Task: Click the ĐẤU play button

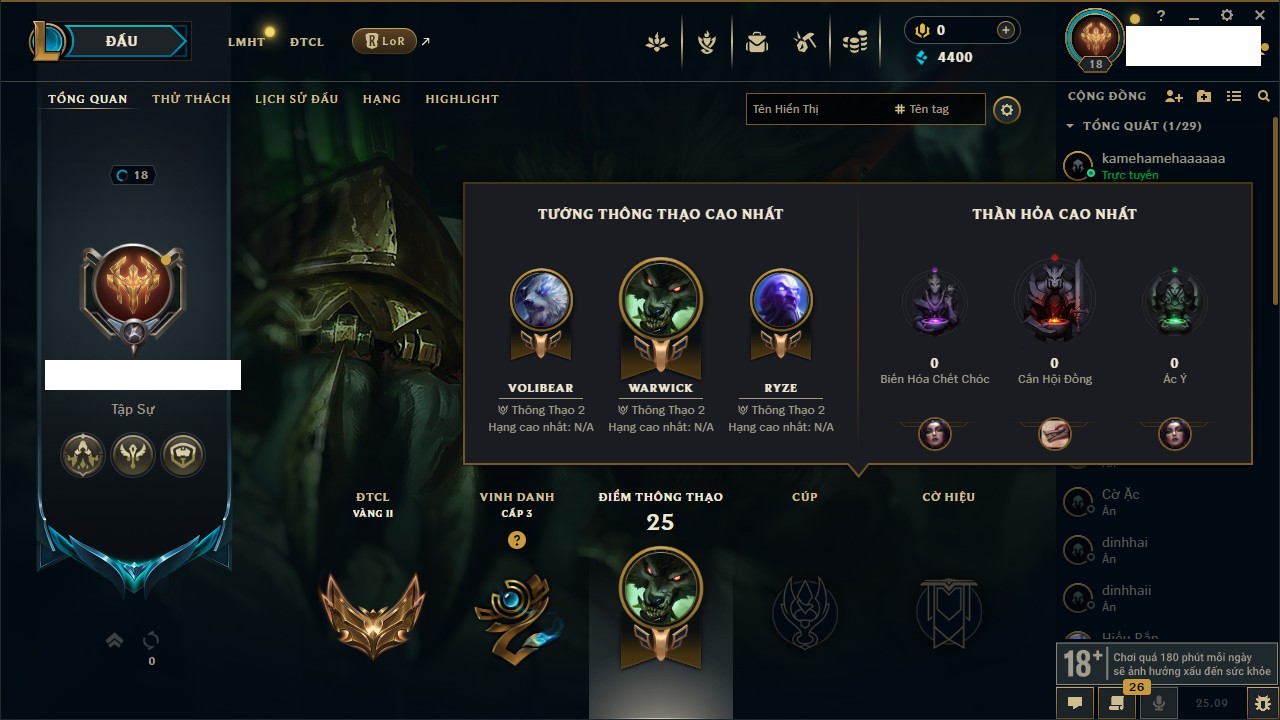Action: (122, 41)
